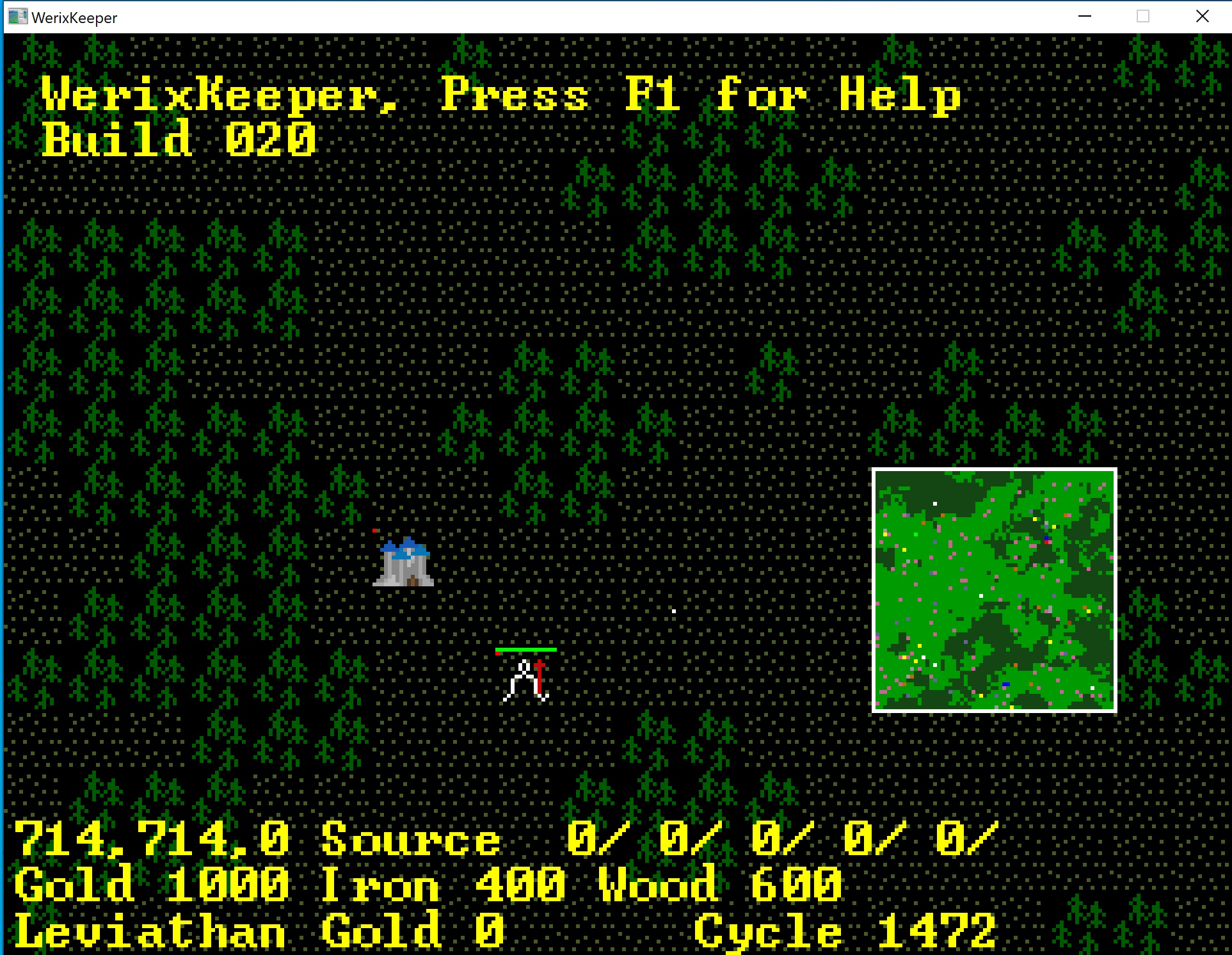Select the unit with the green health bar

[x=526, y=681]
